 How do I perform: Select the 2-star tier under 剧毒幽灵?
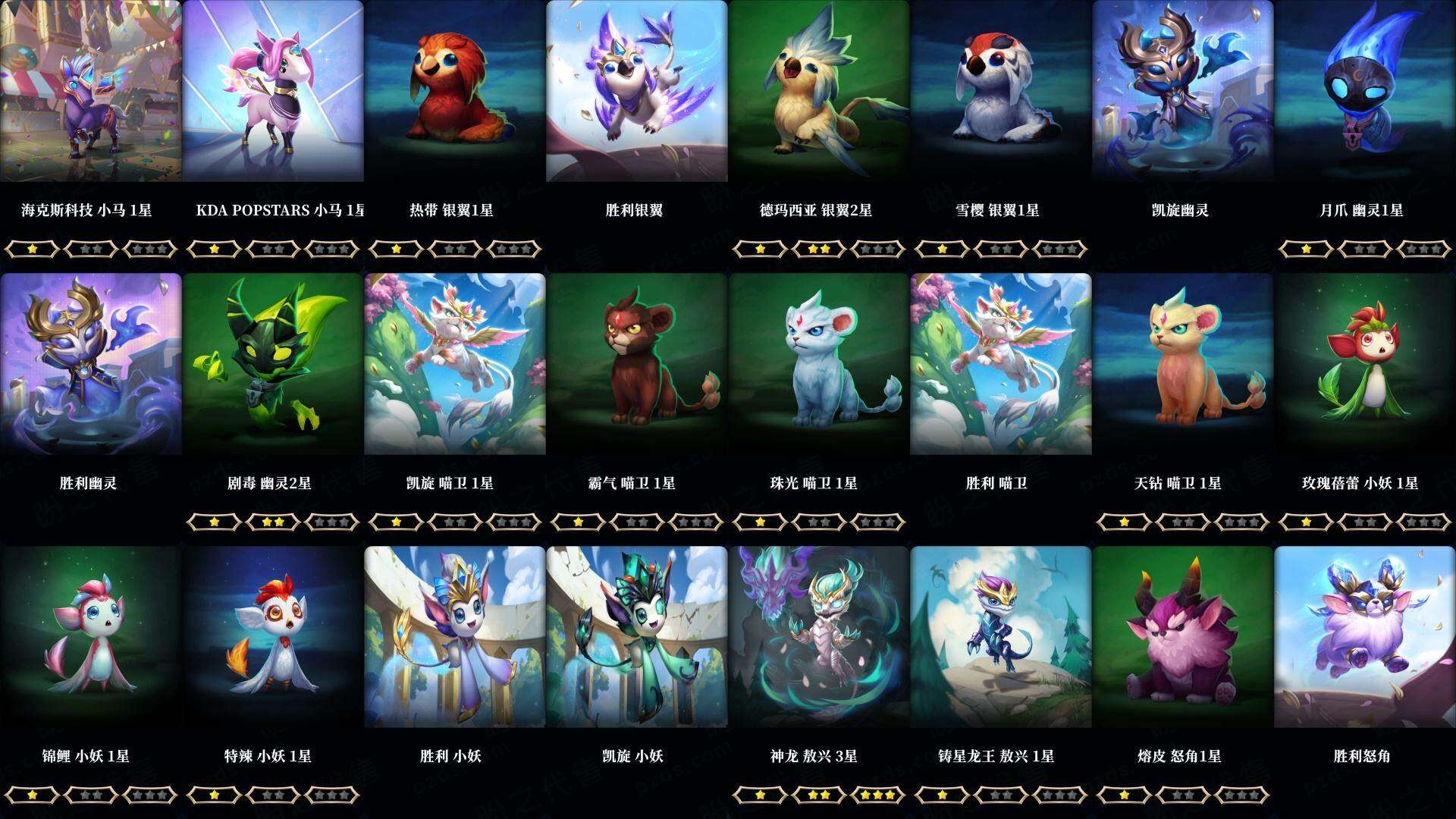pyautogui.click(x=273, y=522)
